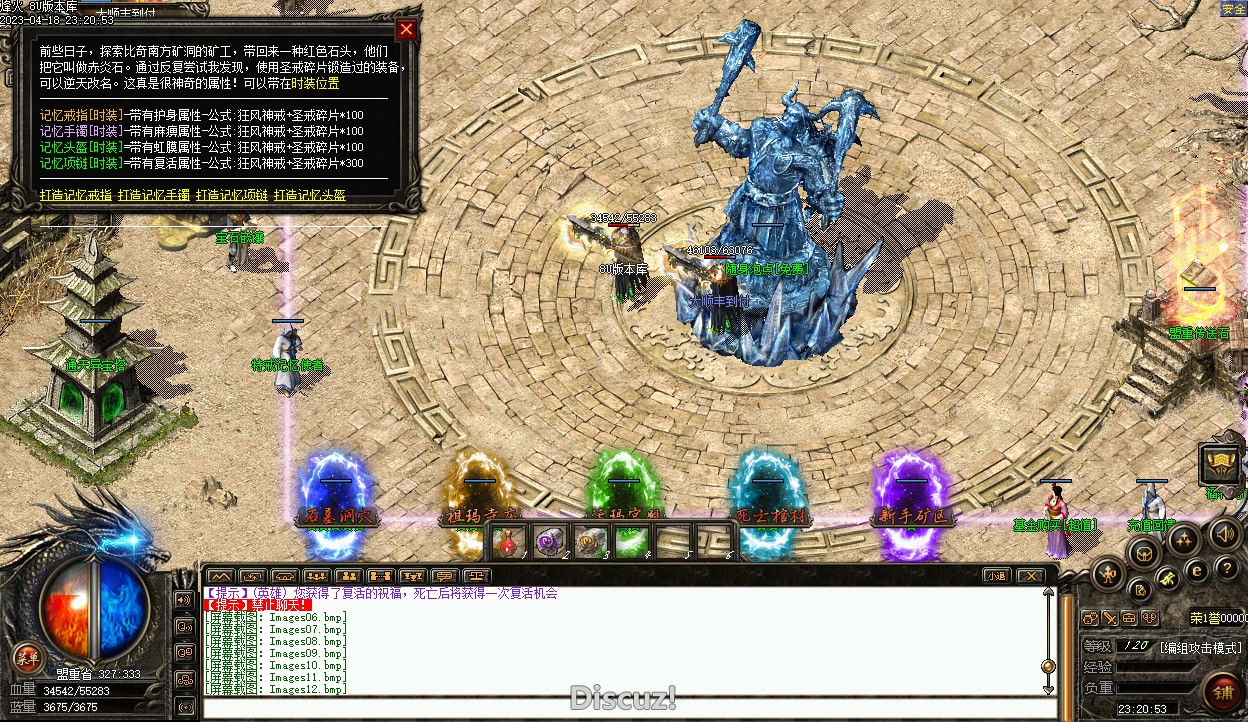The image size is (1248, 722).
Task: Use the red potion in hotbar slot 1
Action: (x=508, y=541)
